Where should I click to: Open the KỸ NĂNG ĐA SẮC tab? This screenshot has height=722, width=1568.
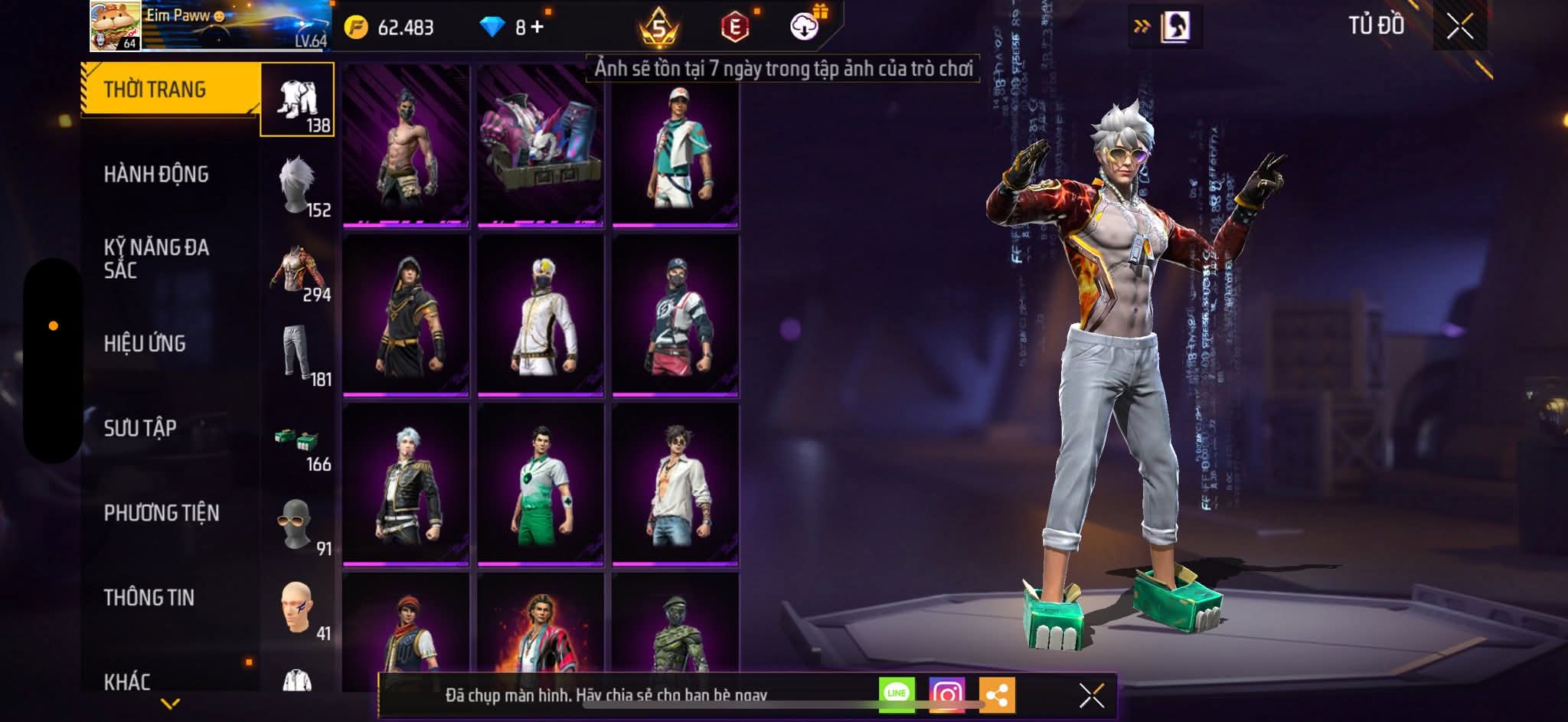click(156, 259)
